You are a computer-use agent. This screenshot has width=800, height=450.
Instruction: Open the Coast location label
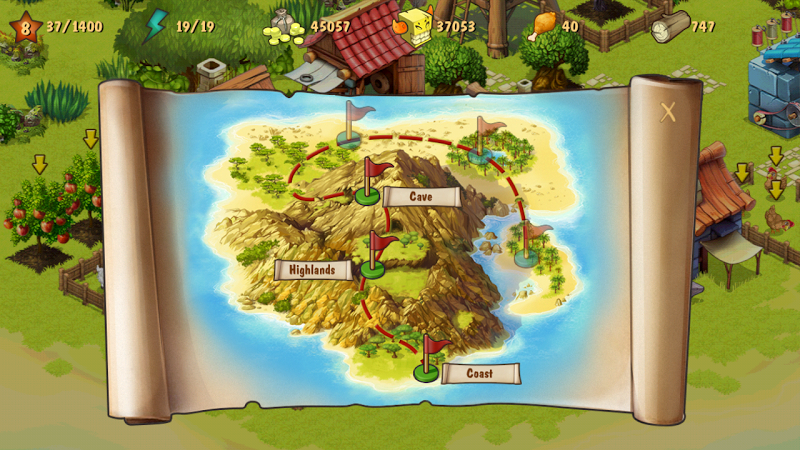(x=480, y=374)
